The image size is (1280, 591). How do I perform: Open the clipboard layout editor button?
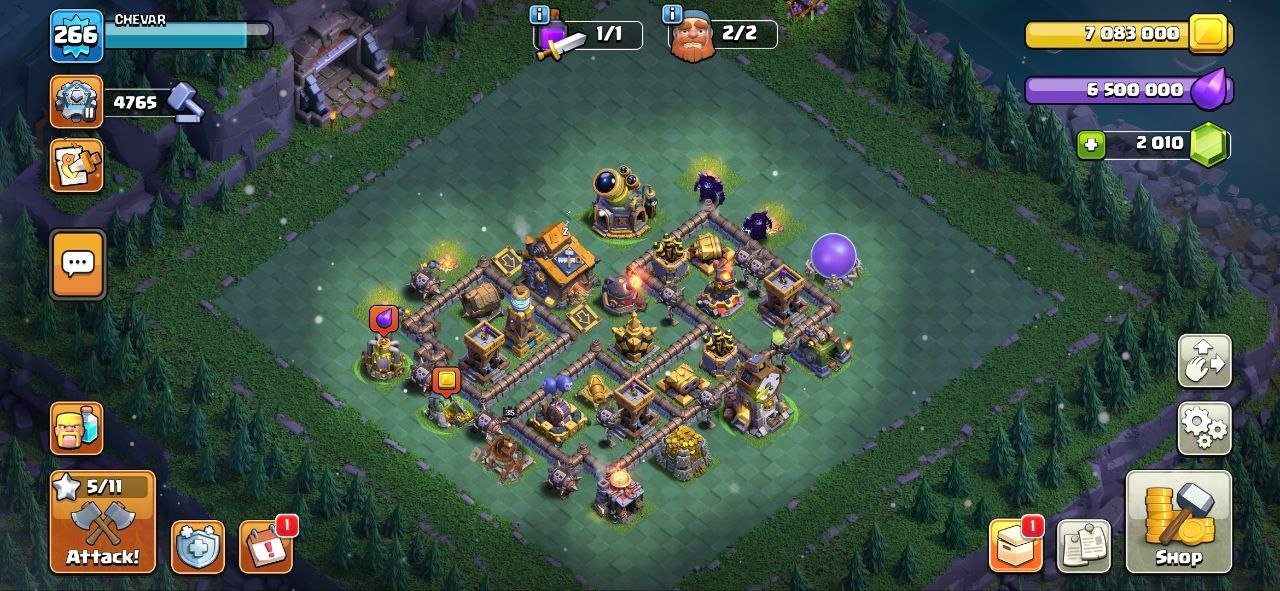[x=1083, y=546]
